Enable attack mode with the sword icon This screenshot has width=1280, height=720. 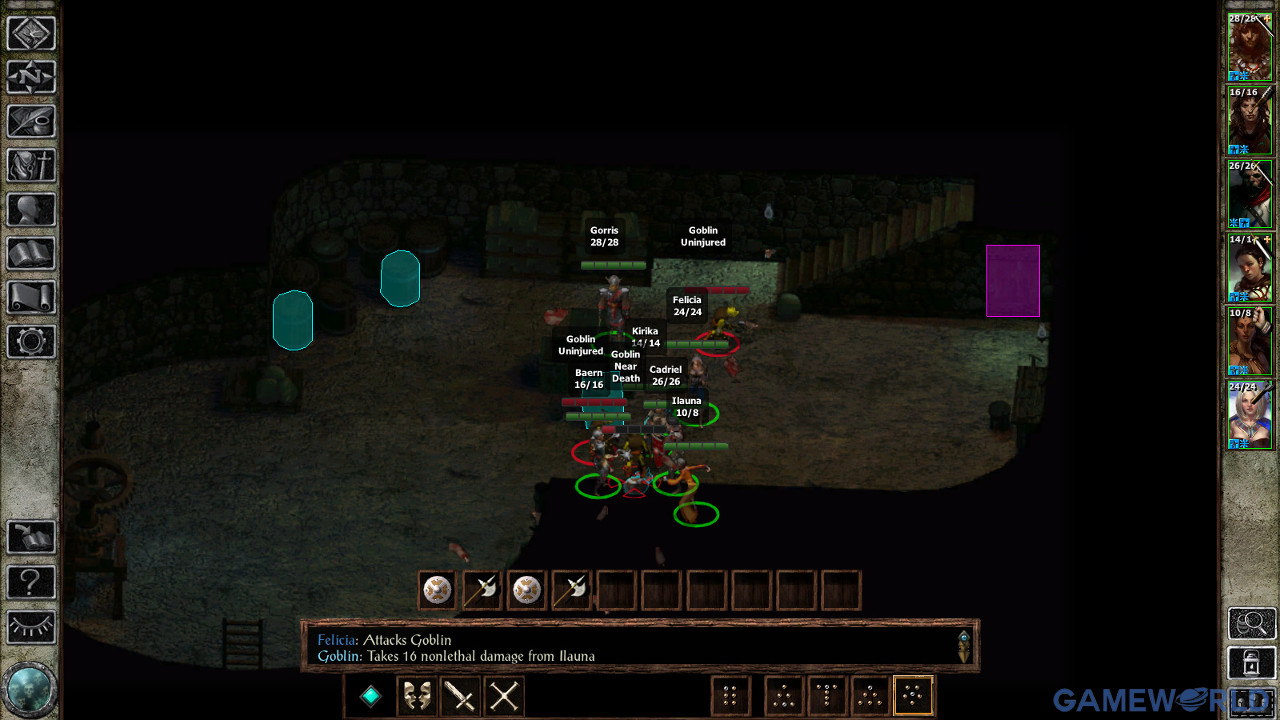click(460, 695)
